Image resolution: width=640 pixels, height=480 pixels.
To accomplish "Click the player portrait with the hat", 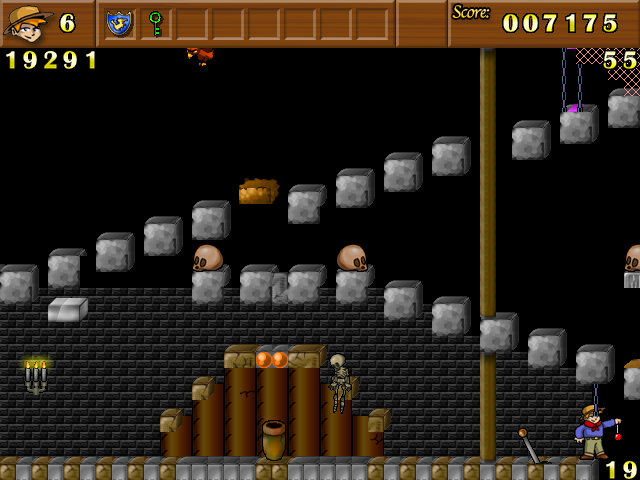I will (27, 23).
